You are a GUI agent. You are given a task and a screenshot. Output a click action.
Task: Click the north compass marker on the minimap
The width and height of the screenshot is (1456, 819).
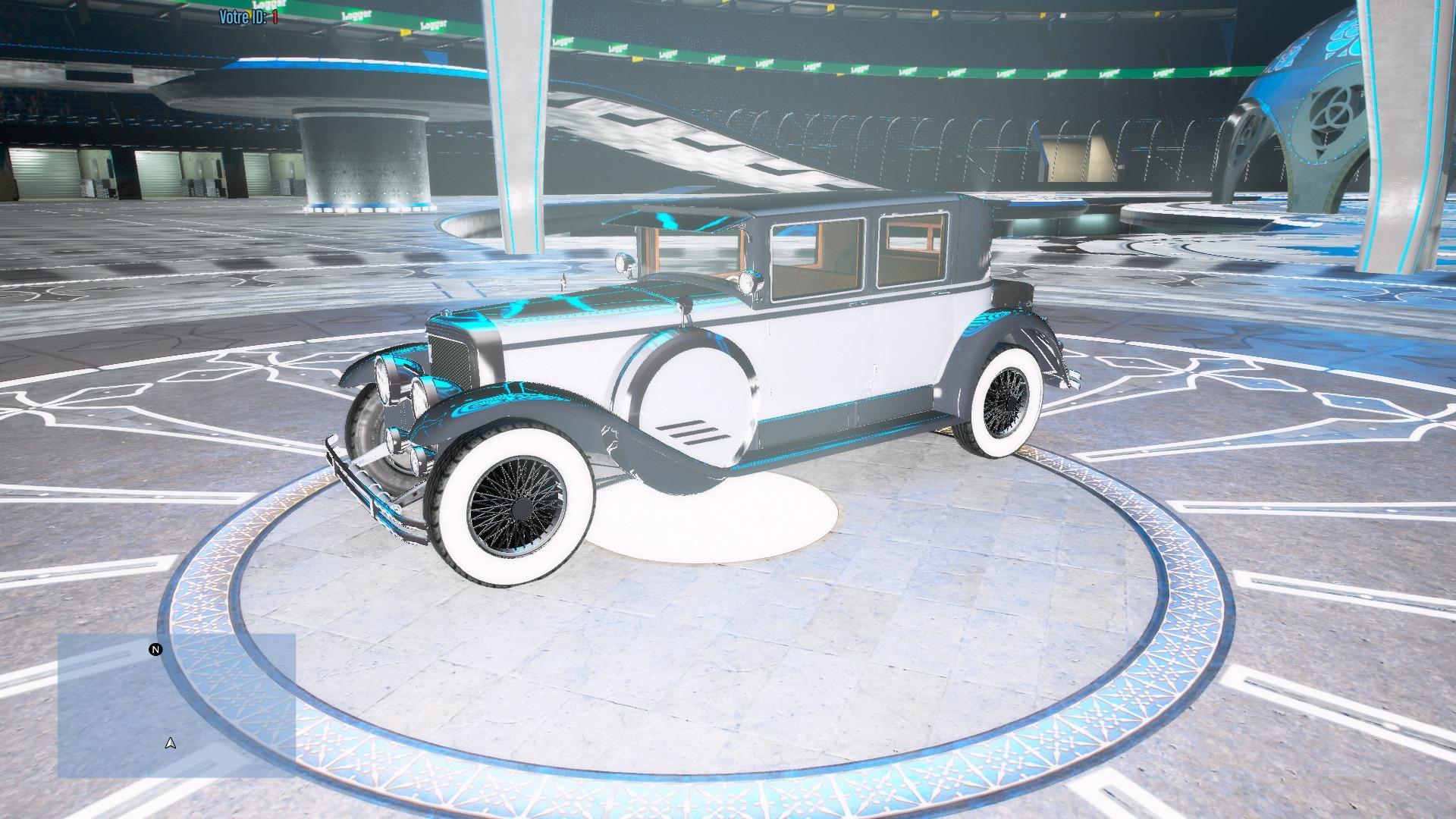tap(155, 649)
